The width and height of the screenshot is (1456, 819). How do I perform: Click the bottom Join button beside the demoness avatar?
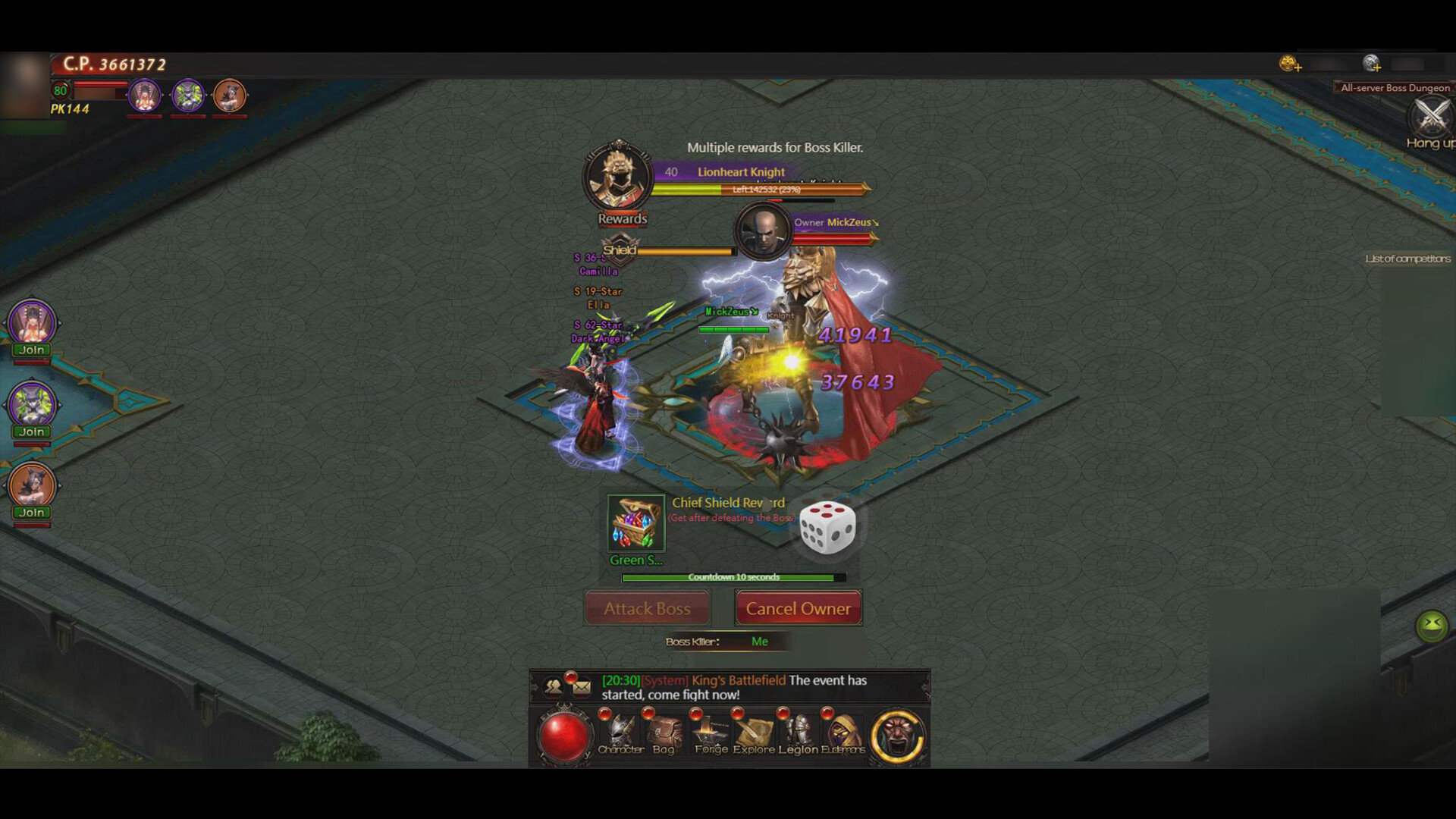coord(30,512)
